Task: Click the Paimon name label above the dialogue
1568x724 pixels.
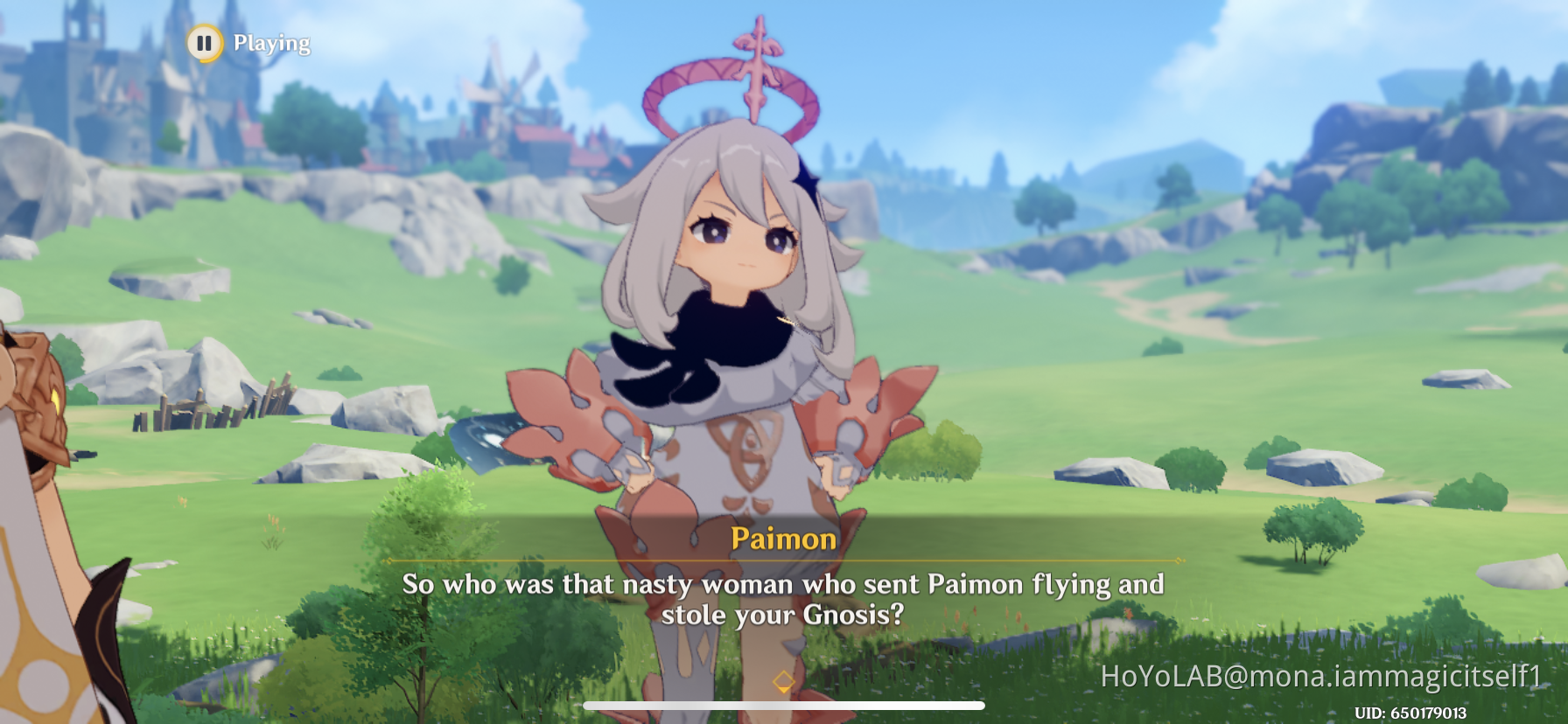Action: point(781,540)
